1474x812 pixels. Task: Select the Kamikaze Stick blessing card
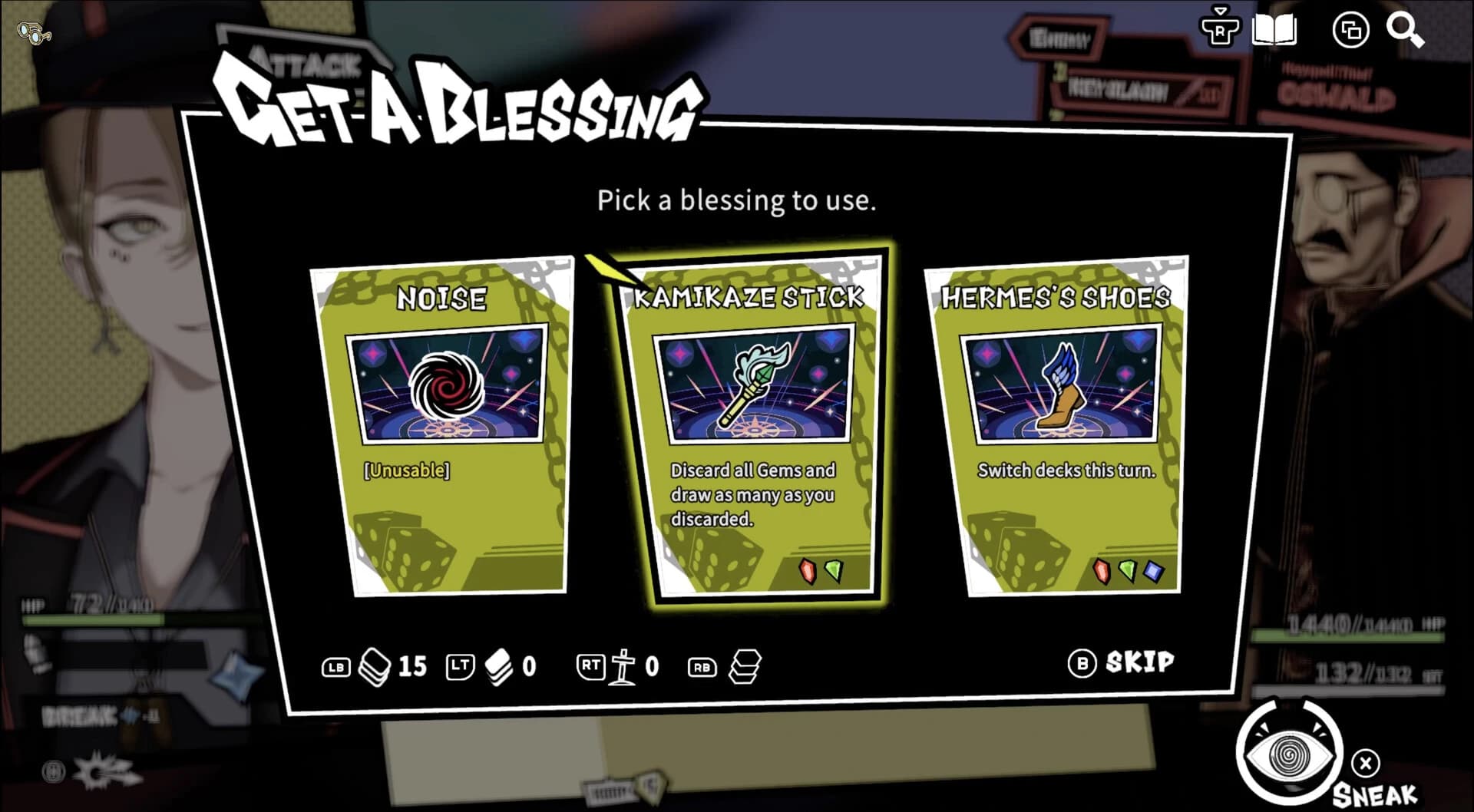(x=753, y=424)
